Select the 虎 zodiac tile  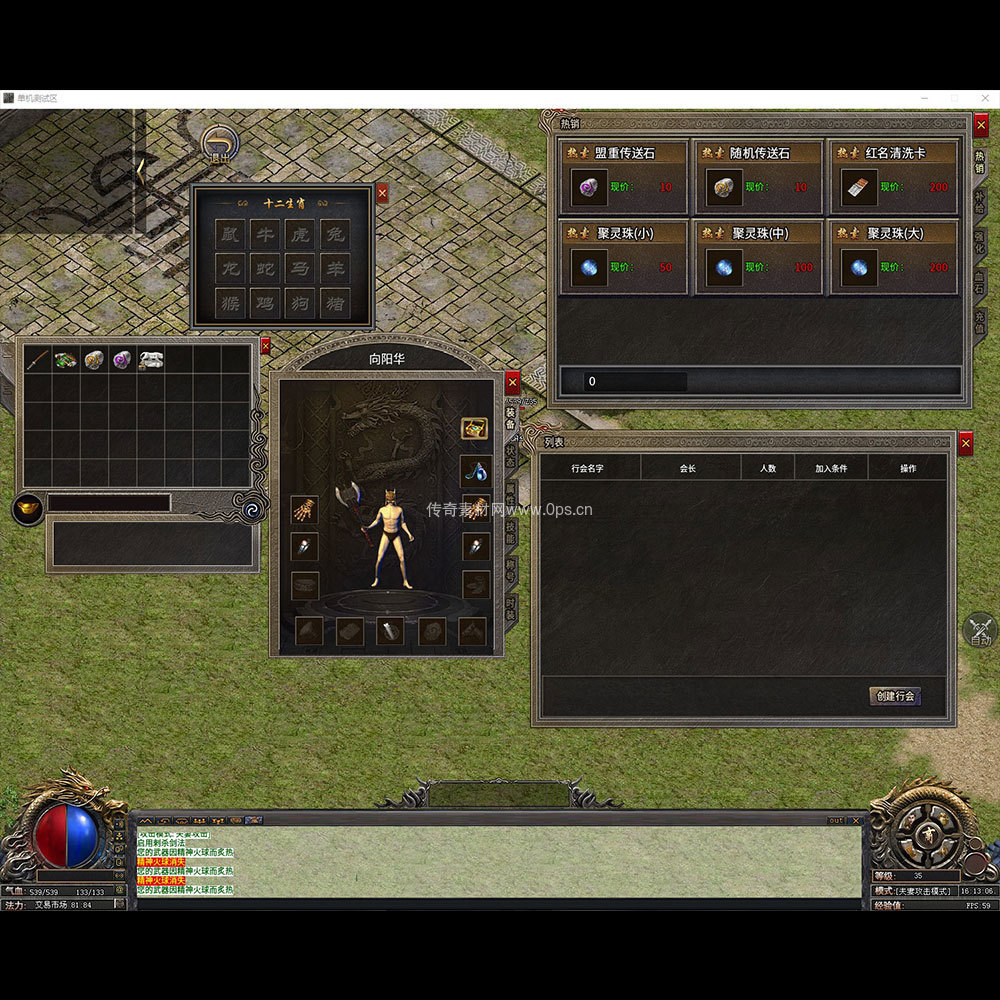coord(299,235)
